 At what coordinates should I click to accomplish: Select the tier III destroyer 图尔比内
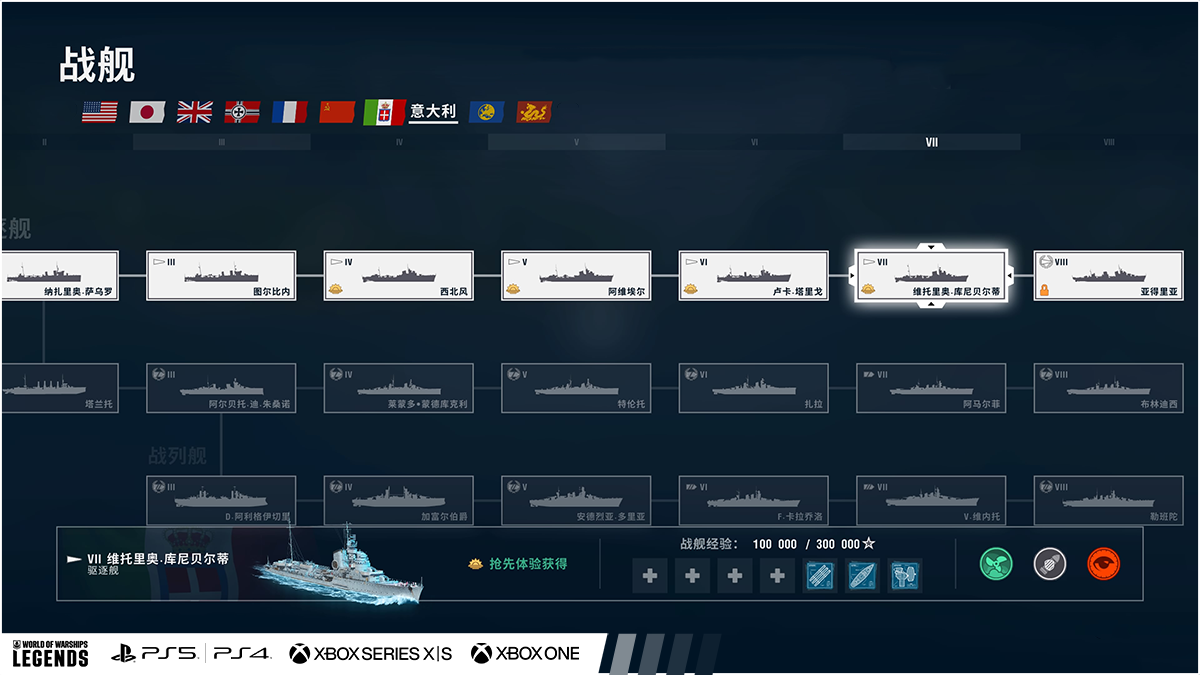point(221,276)
